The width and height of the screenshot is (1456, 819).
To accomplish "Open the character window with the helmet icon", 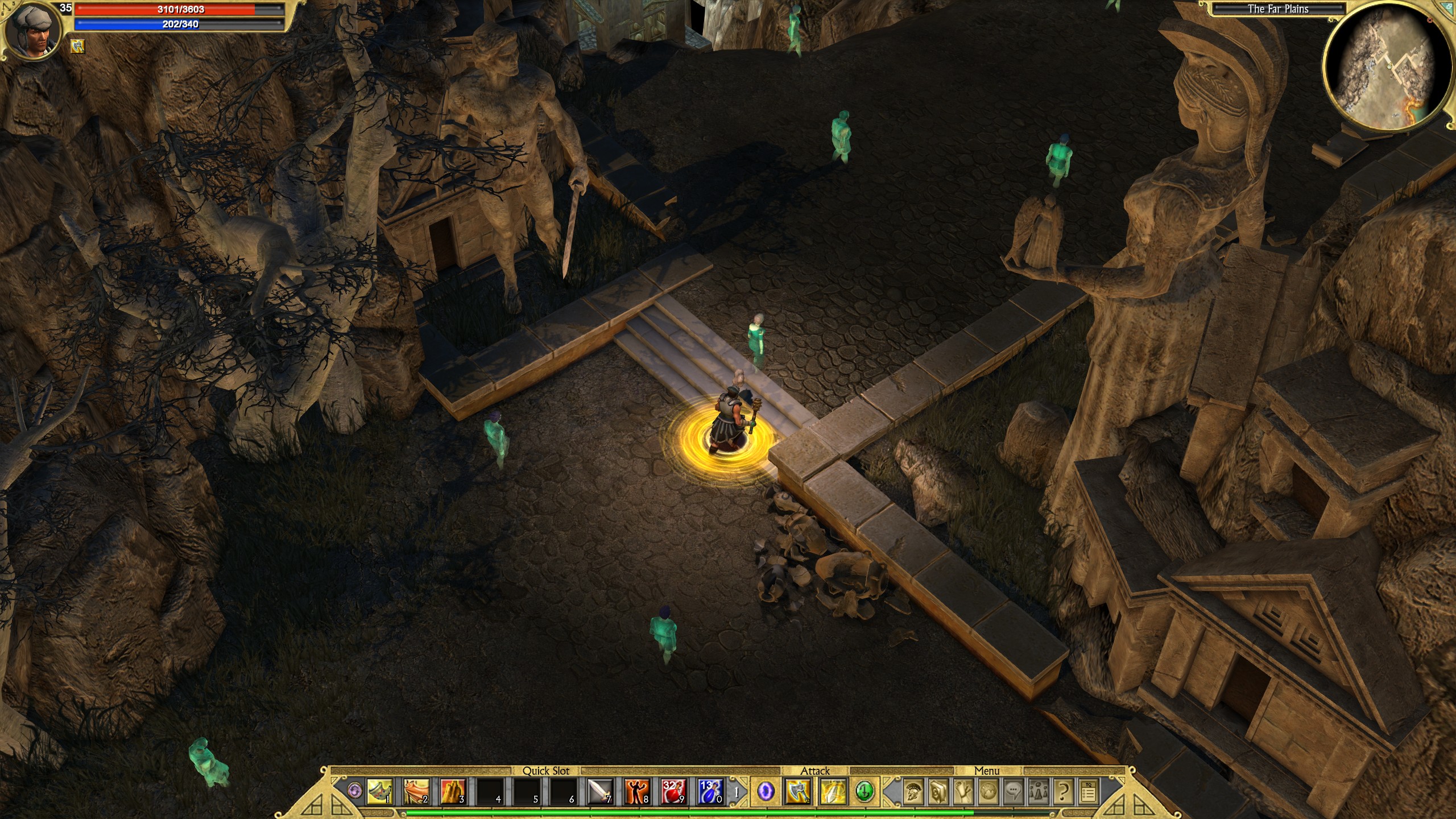I will [x=913, y=792].
